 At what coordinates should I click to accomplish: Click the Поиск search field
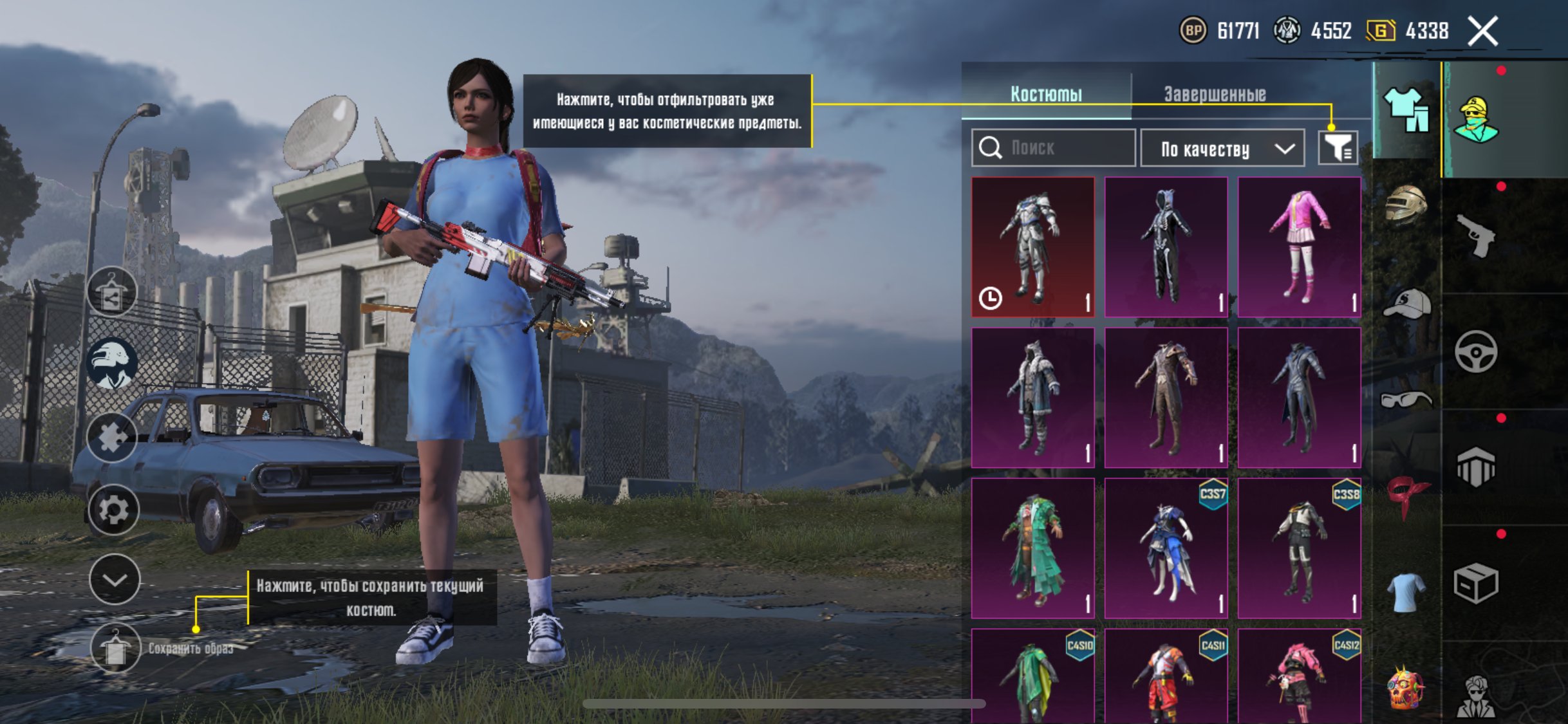coord(1054,148)
